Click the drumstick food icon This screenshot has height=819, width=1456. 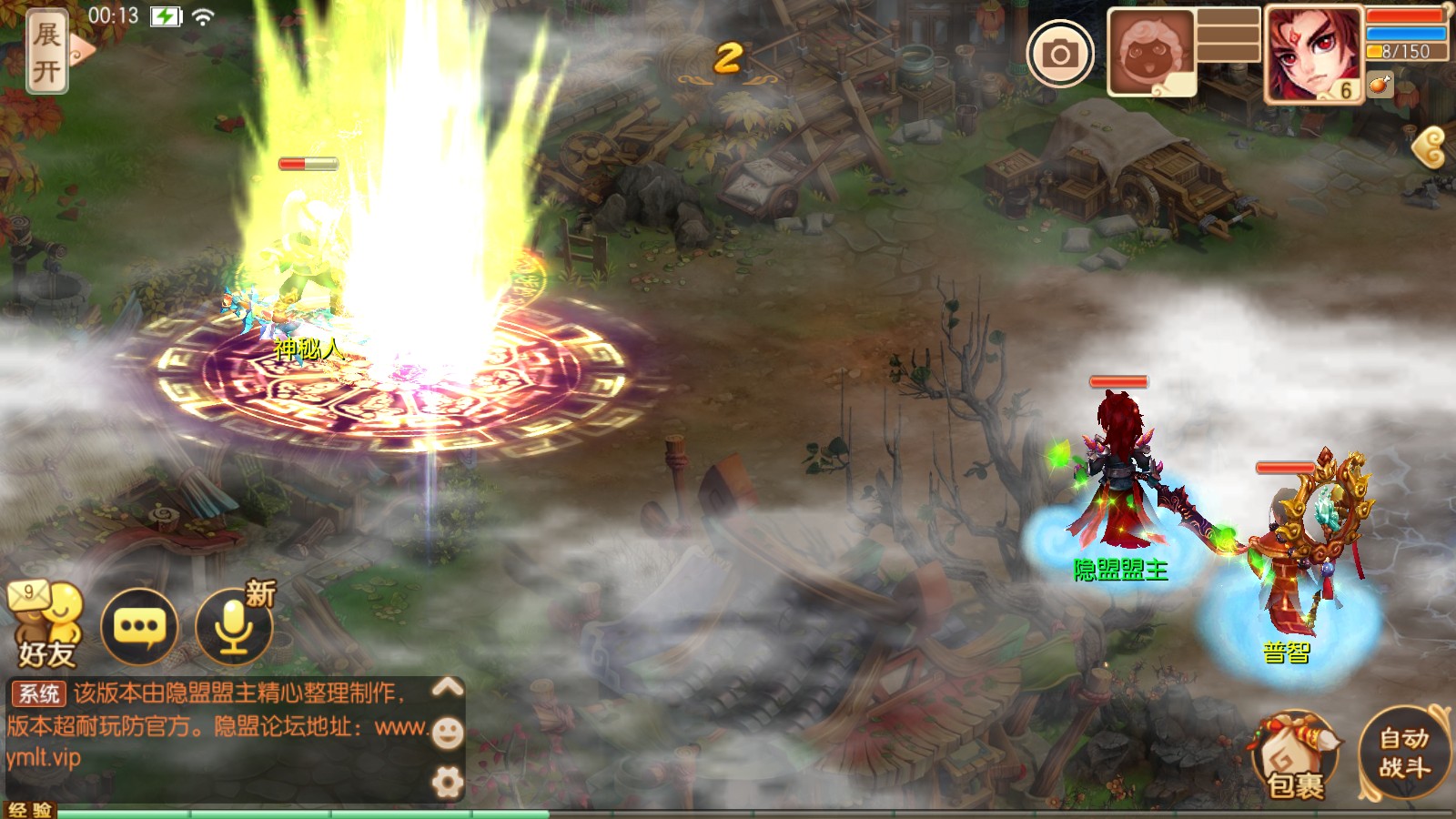[x=1380, y=85]
